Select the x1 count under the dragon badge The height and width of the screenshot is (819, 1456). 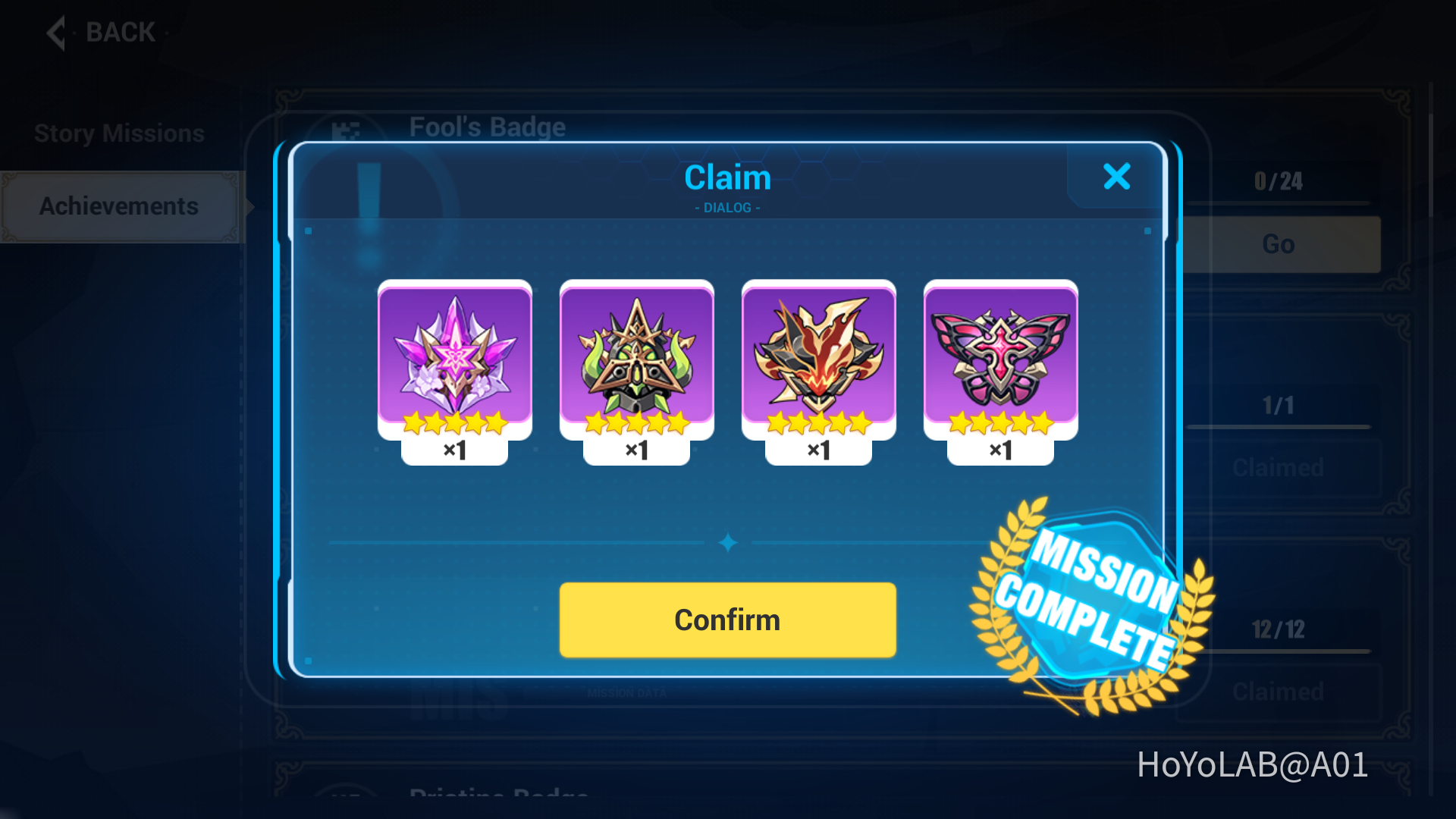pyautogui.click(x=819, y=450)
